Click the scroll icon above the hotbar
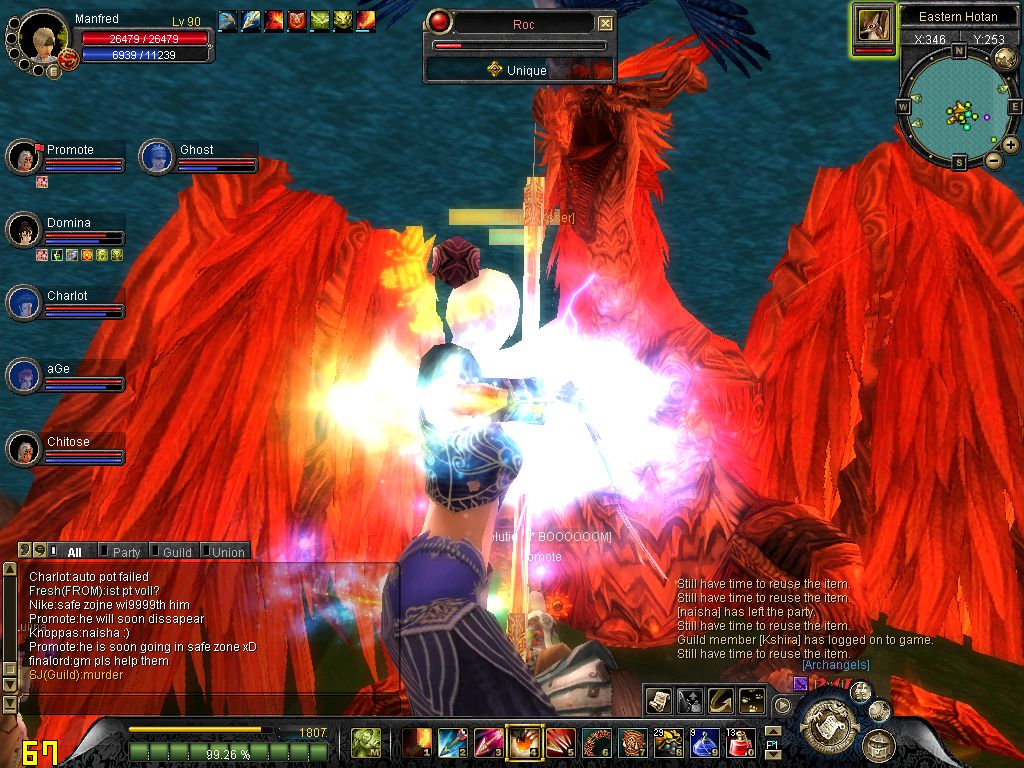Viewport: 1024px width, 768px height. pyautogui.click(x=658, y=701)
